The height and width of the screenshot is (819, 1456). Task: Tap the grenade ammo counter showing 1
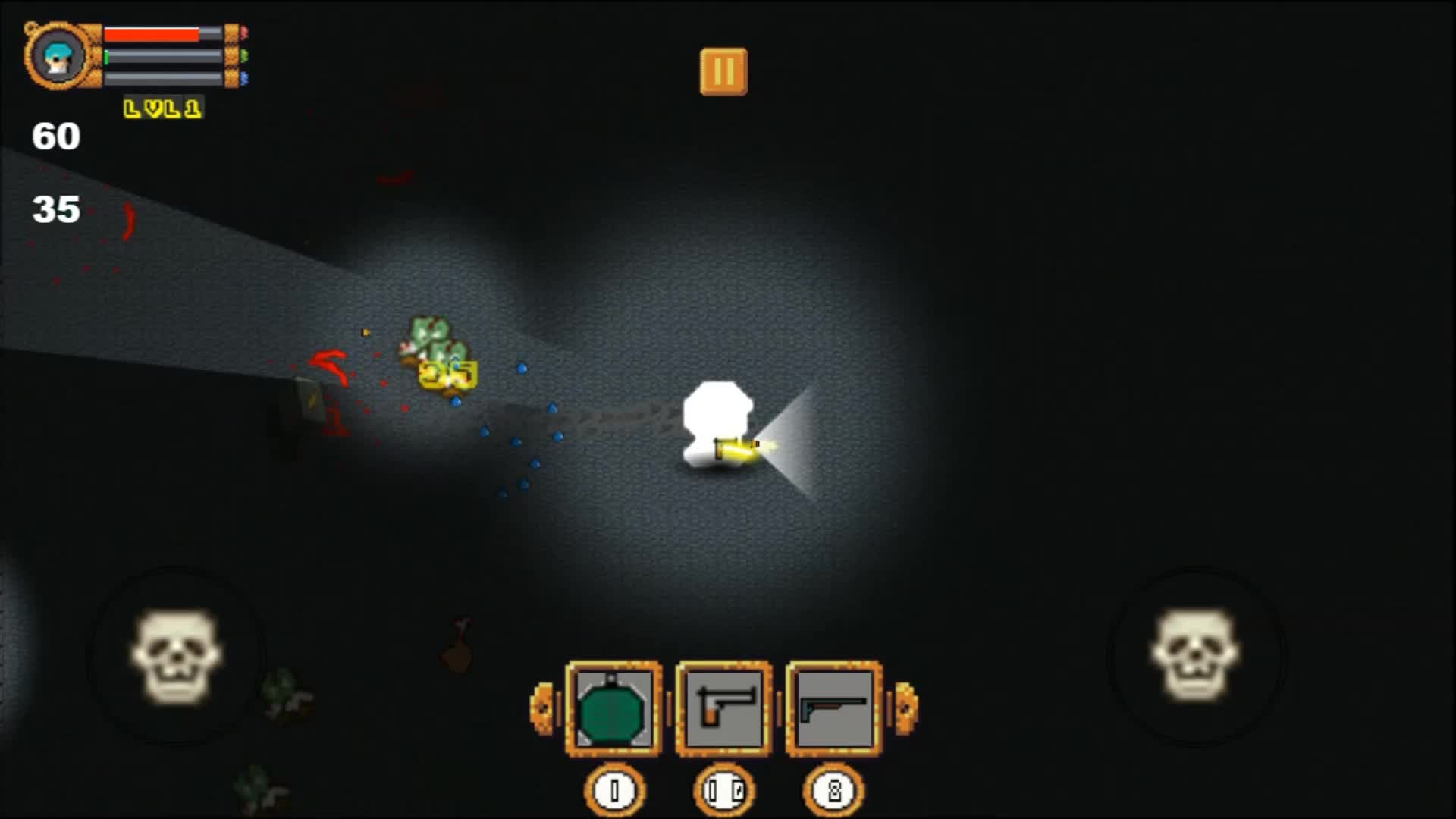(615, 789)
